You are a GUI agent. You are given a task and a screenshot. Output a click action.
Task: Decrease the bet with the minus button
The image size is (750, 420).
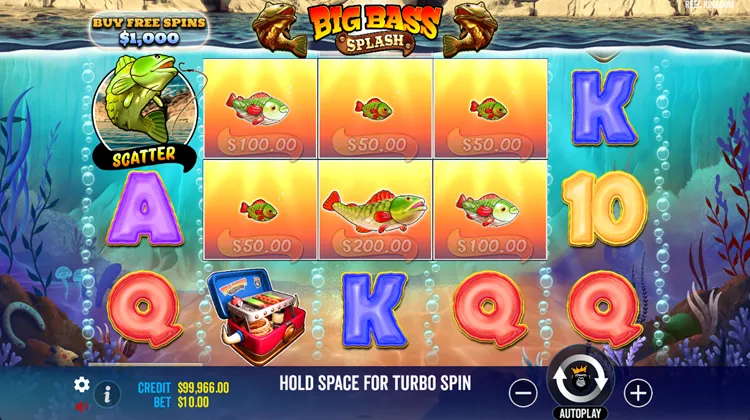pyautogui.click(x=522, y=393)
